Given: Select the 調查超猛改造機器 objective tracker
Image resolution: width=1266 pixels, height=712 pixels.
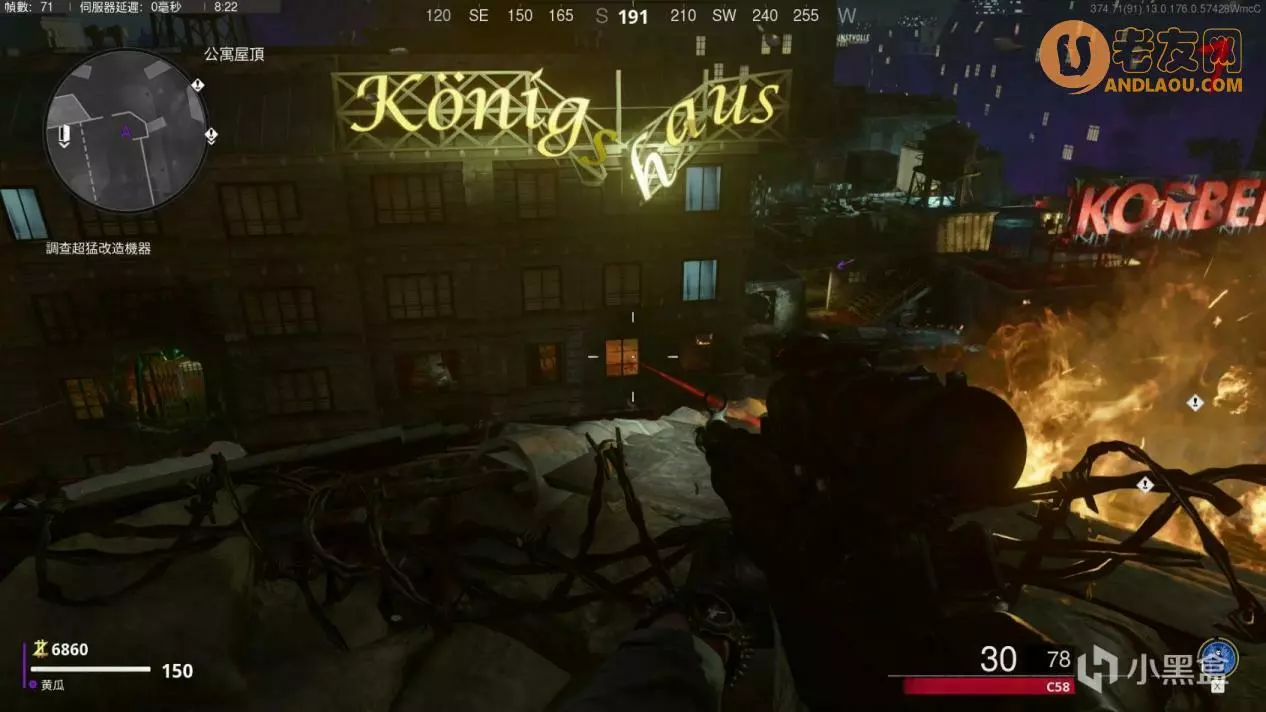Looking at the screenshot, I should (x=98, y=248).
